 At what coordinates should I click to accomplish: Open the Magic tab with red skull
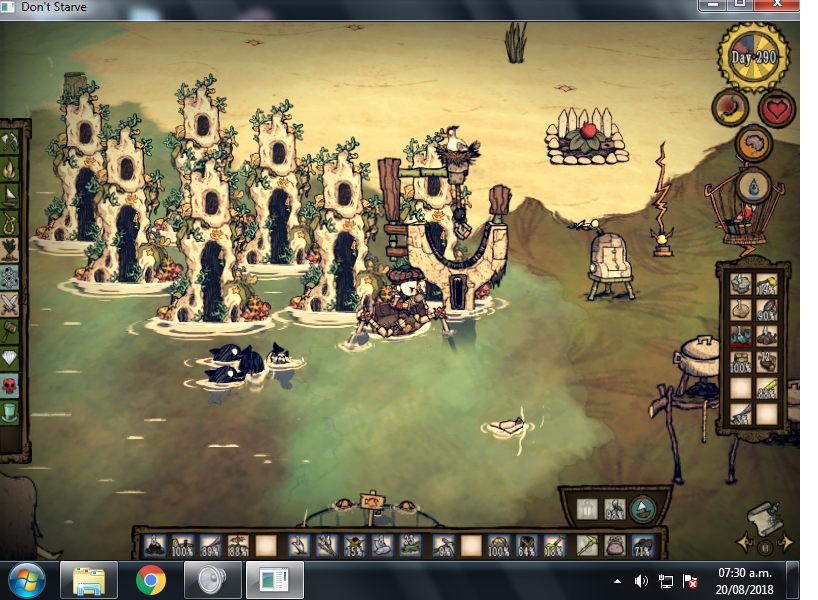(11, 385)
